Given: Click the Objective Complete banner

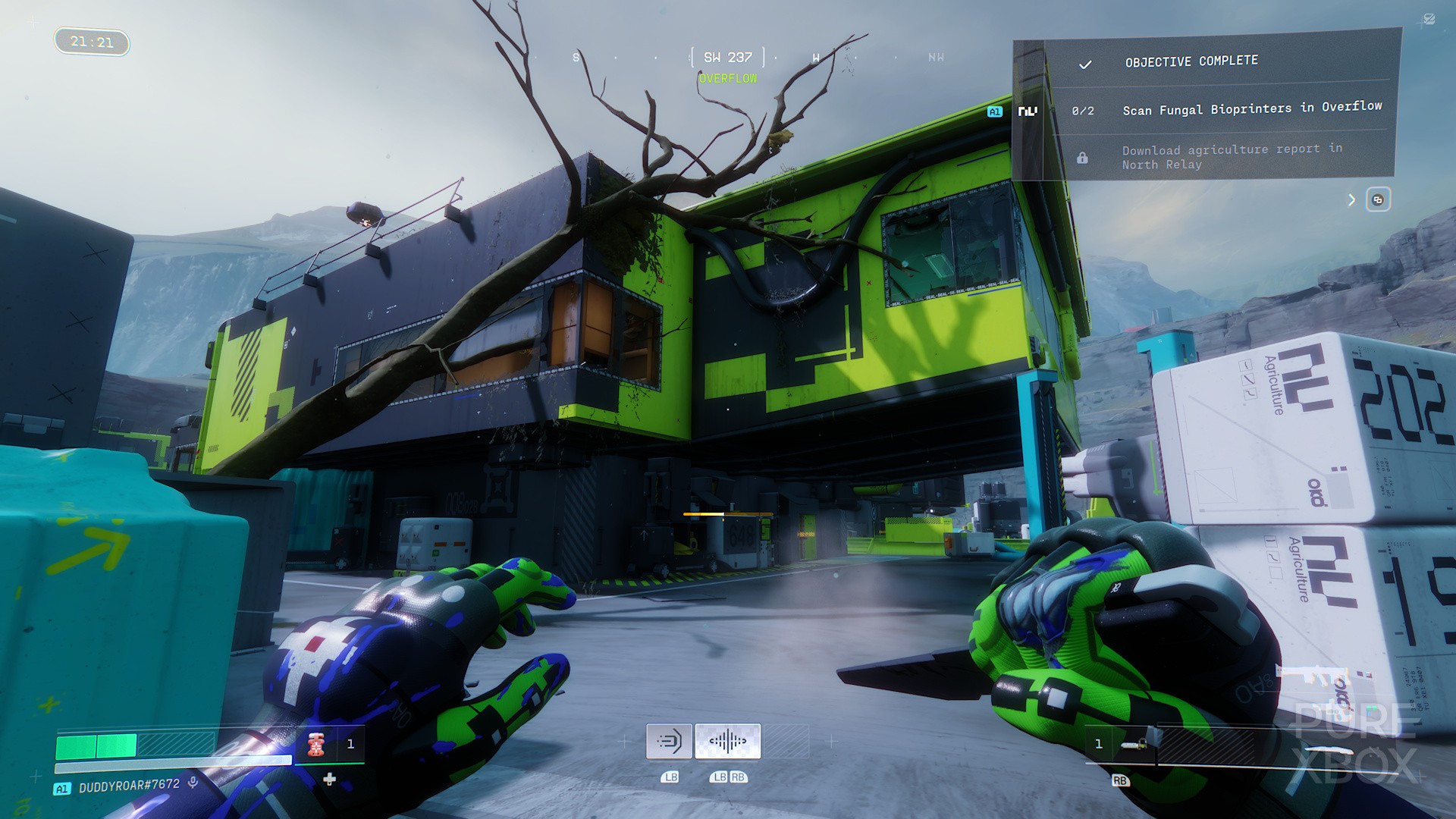Looking at the screenshot, I should coord(1191,61).
